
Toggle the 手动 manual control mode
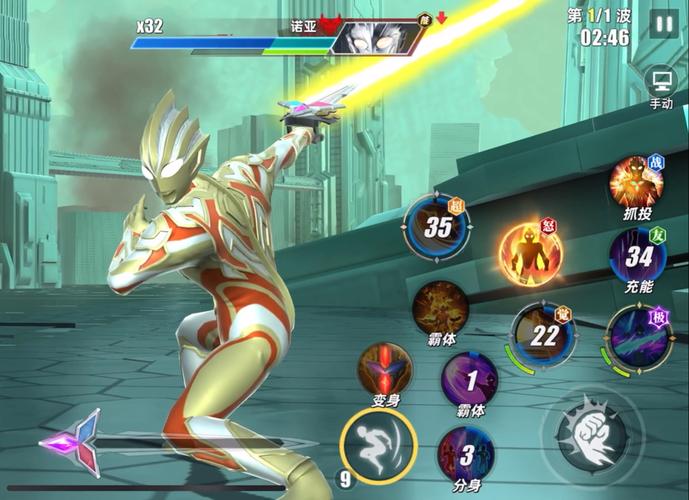661,82
